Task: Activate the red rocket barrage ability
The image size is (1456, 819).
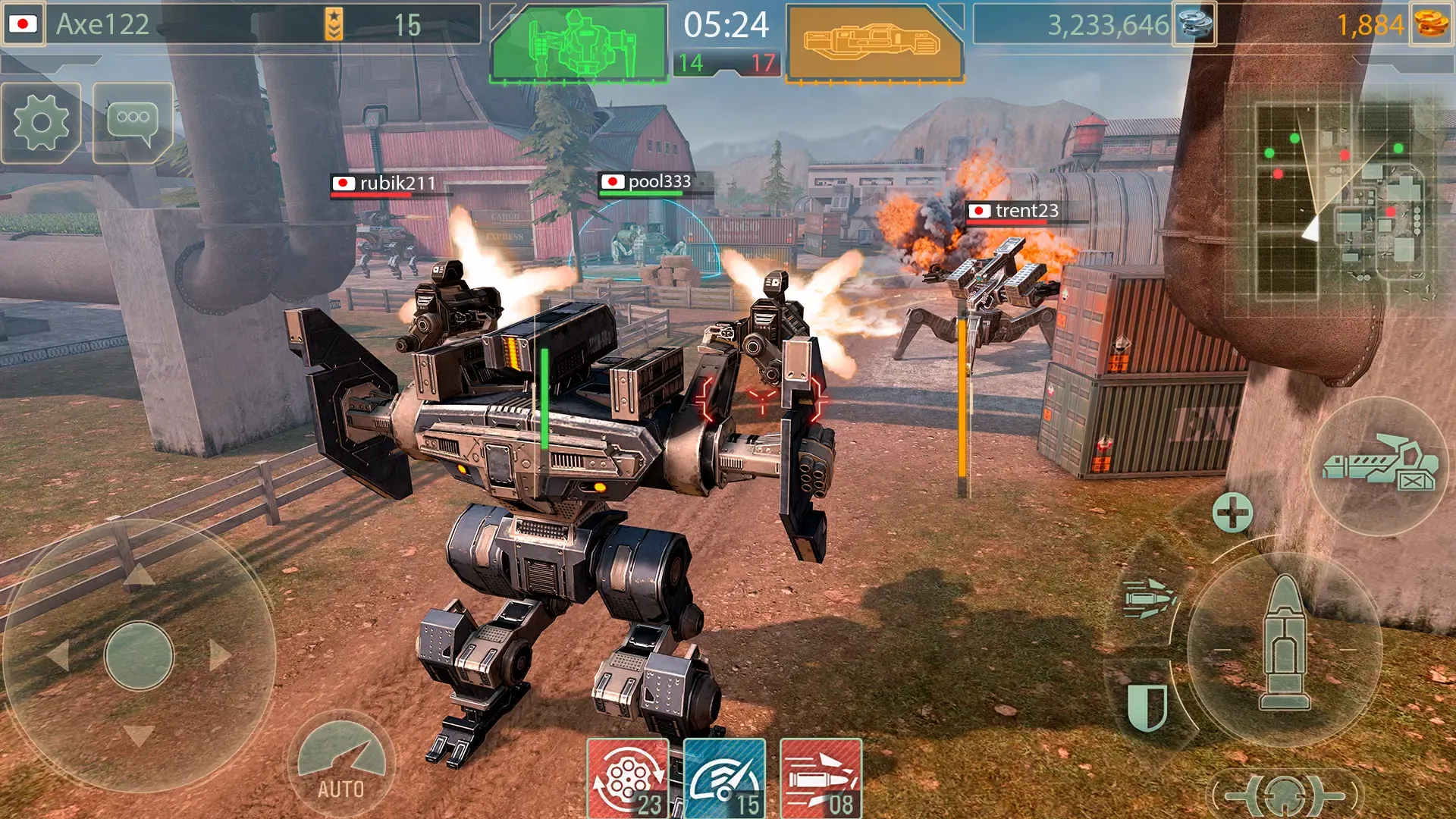Action: tap(821, 779)
